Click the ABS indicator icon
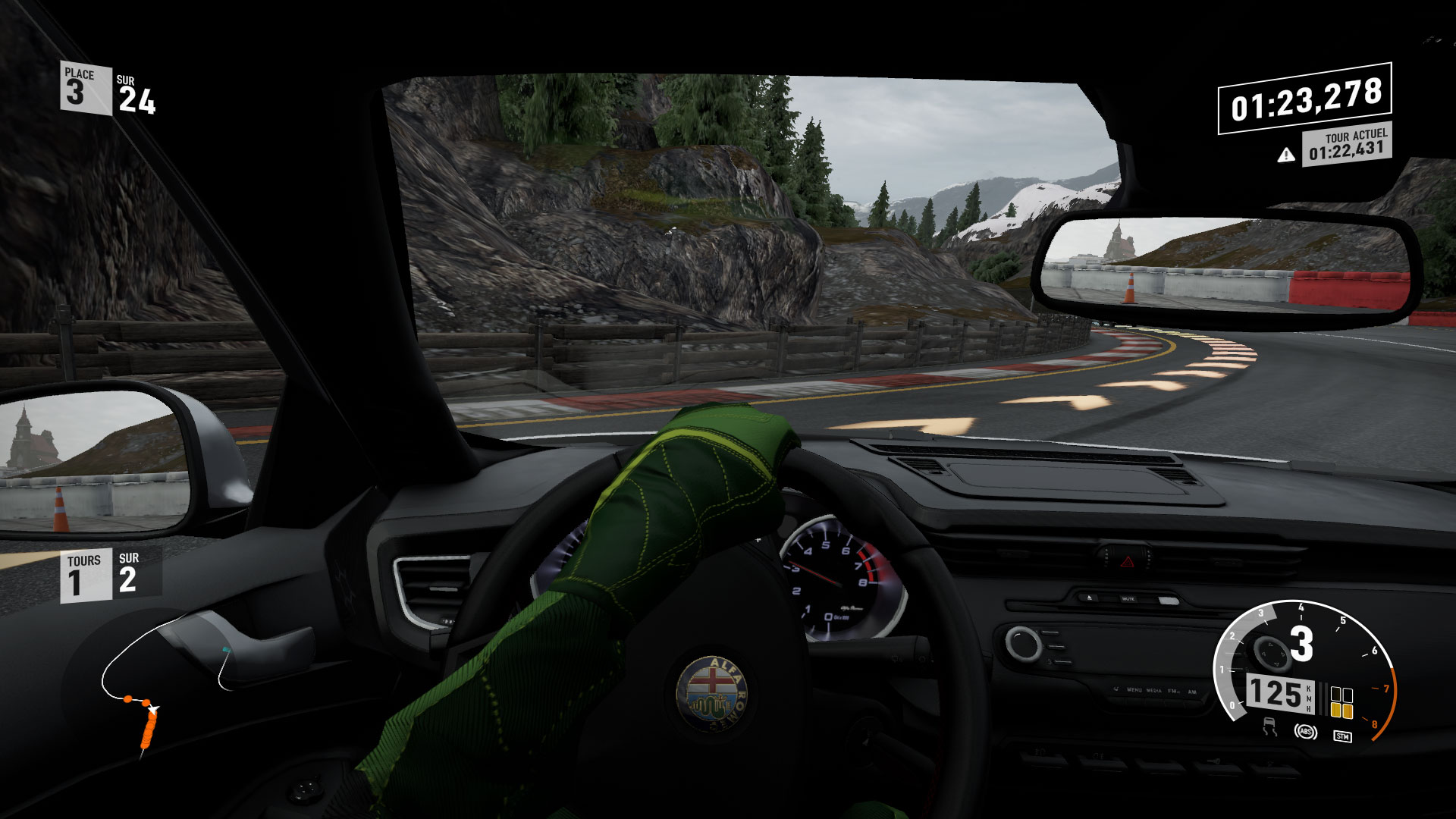This screenshot has height=819, width=1456. click(1304, 732)
